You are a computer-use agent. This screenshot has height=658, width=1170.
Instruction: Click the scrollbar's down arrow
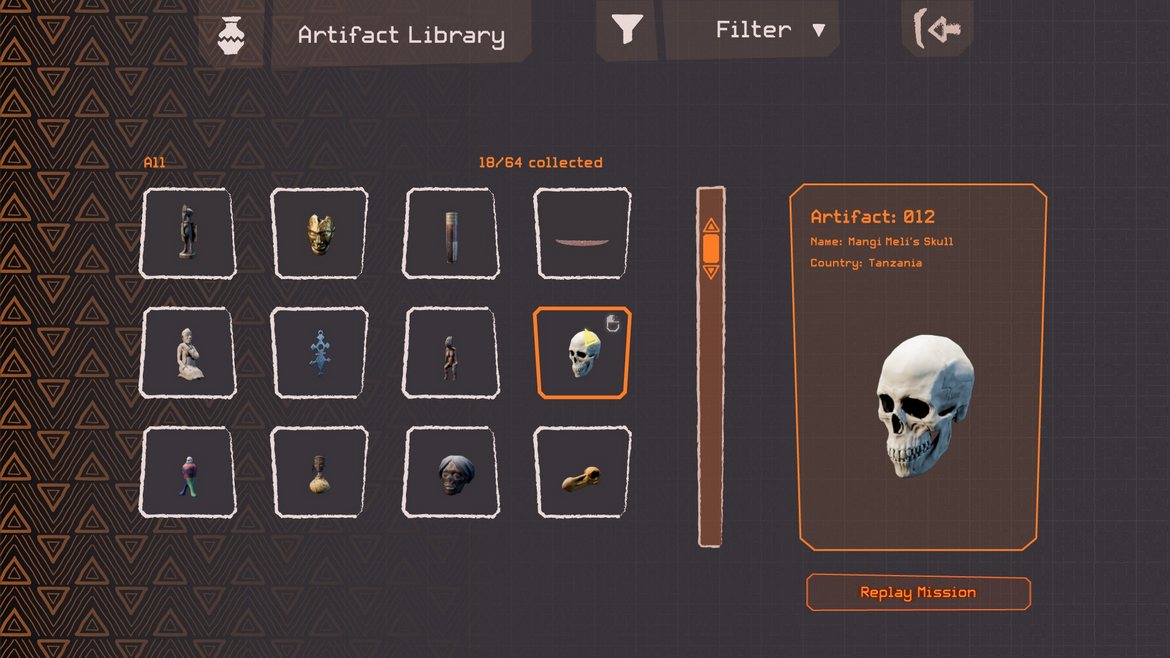pyautogui.click(x=711, y=271)
